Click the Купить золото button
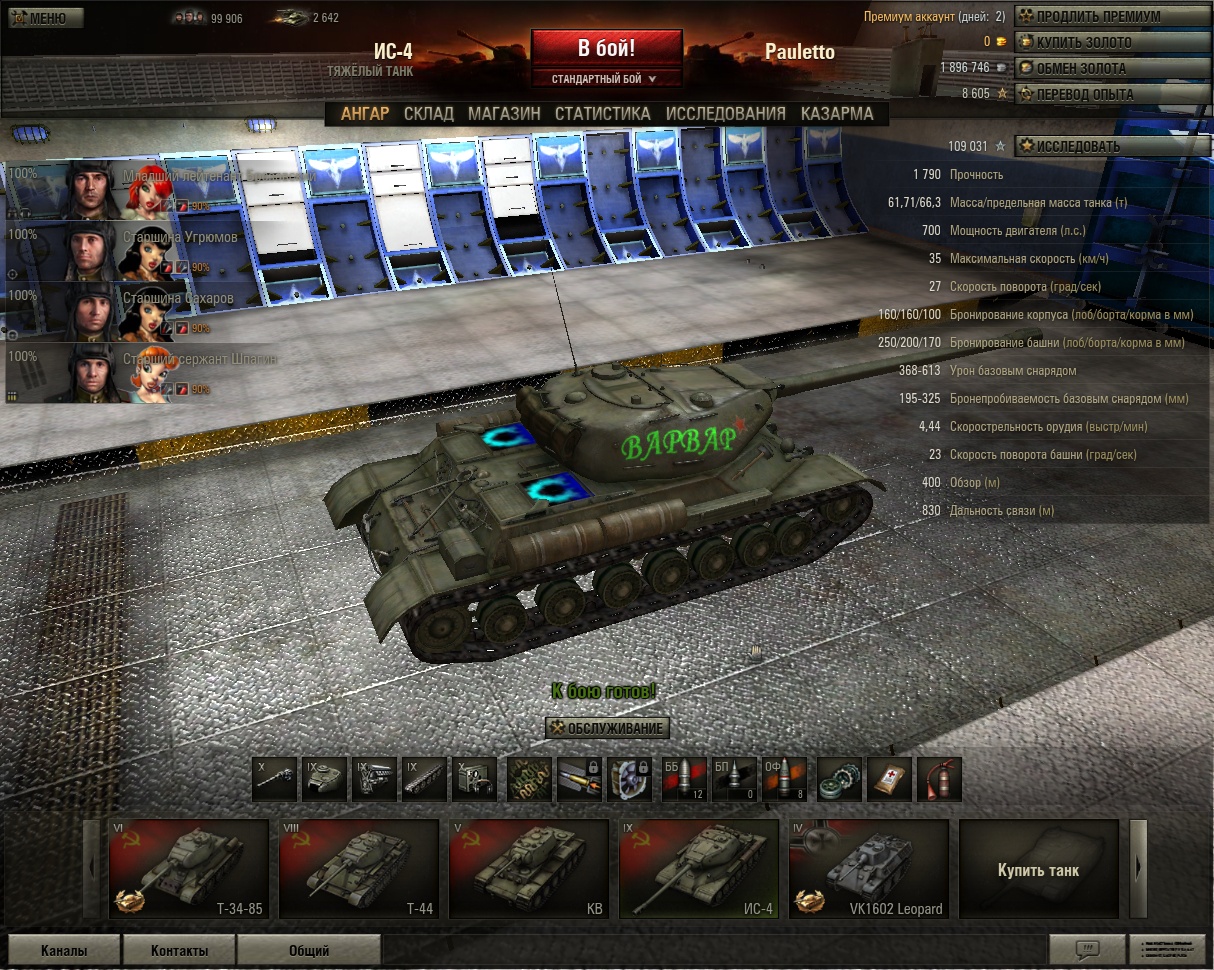The height and width of the screenshot is (970, 1214). 1084,42
